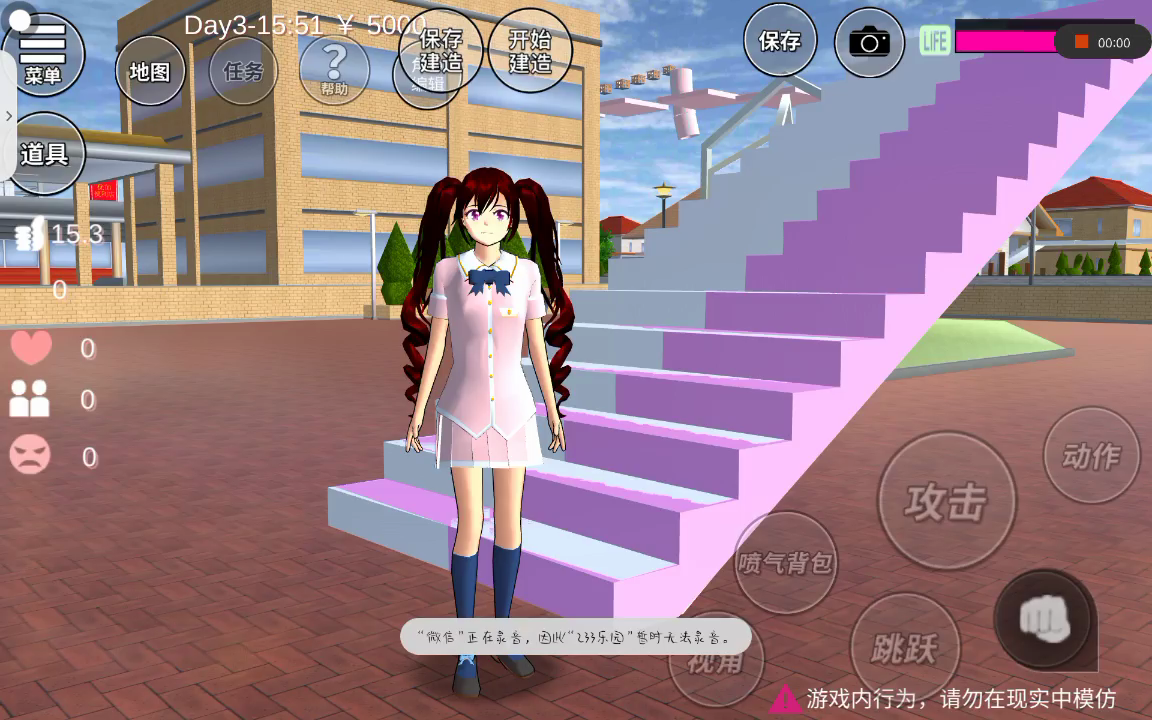
Task: Open the 地图 map
Action: tap(150, 71)
